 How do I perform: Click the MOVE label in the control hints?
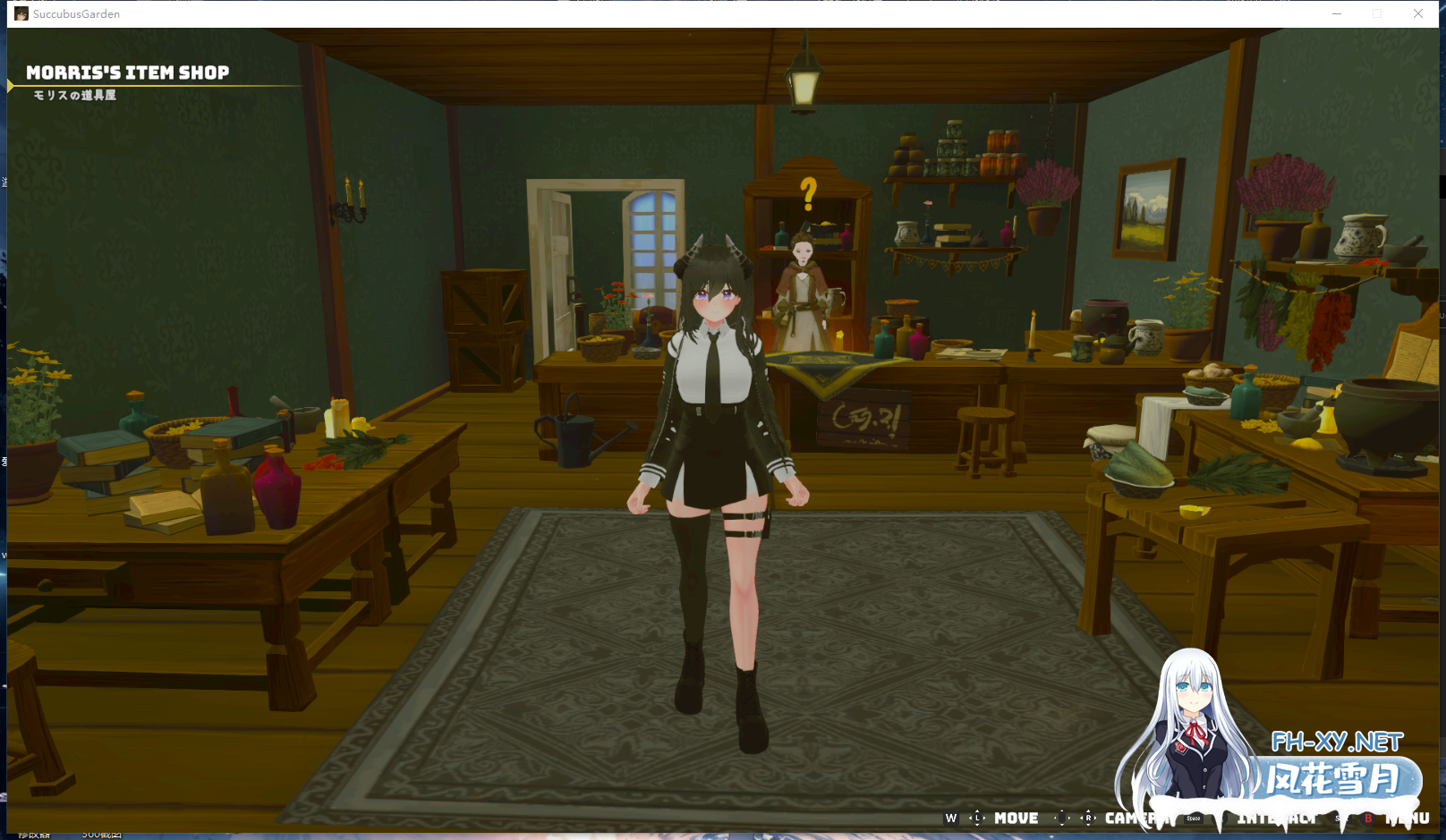[x=1016, y=818]
